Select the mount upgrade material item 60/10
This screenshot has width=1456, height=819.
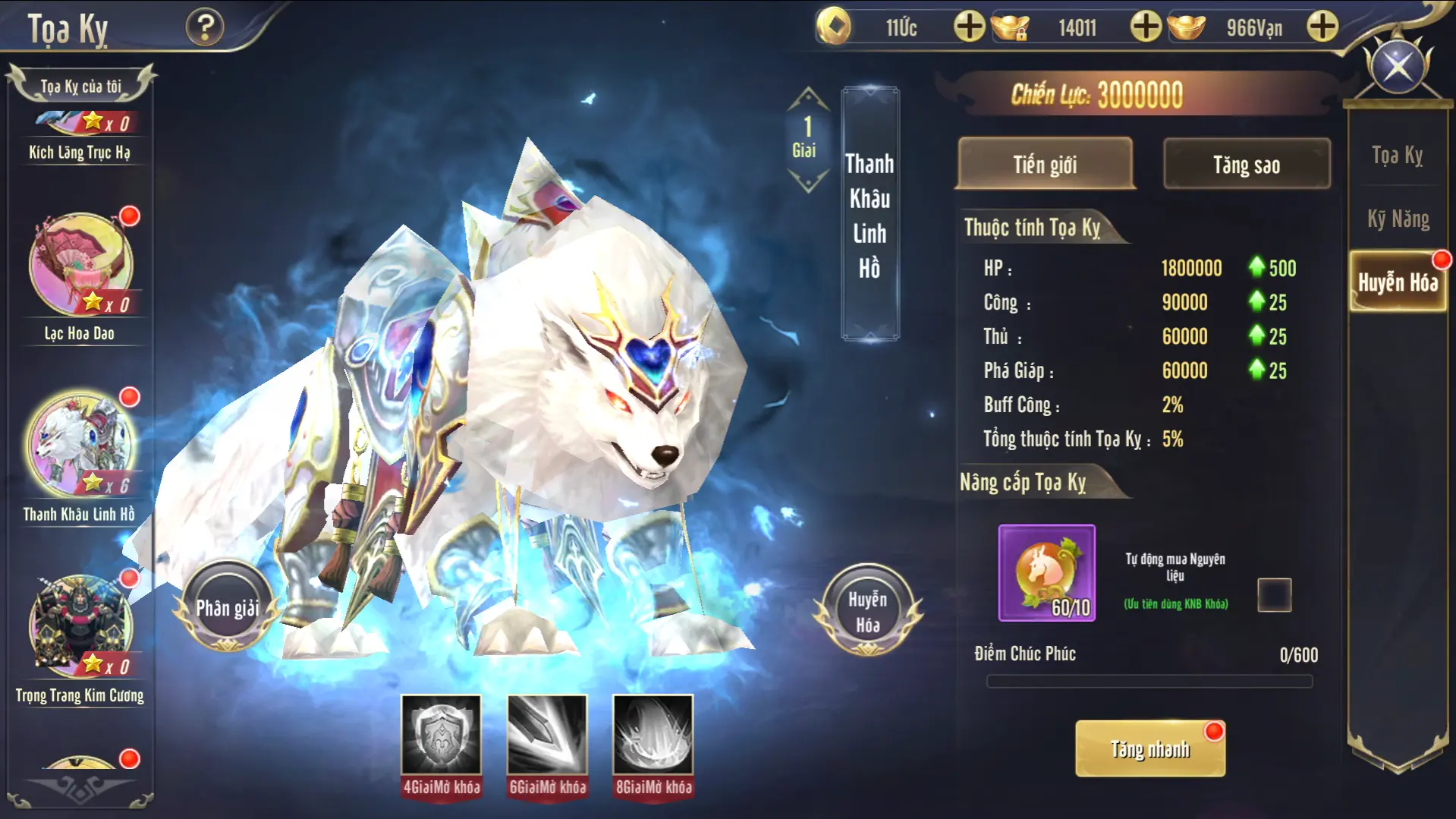(x=1046, y=573)
